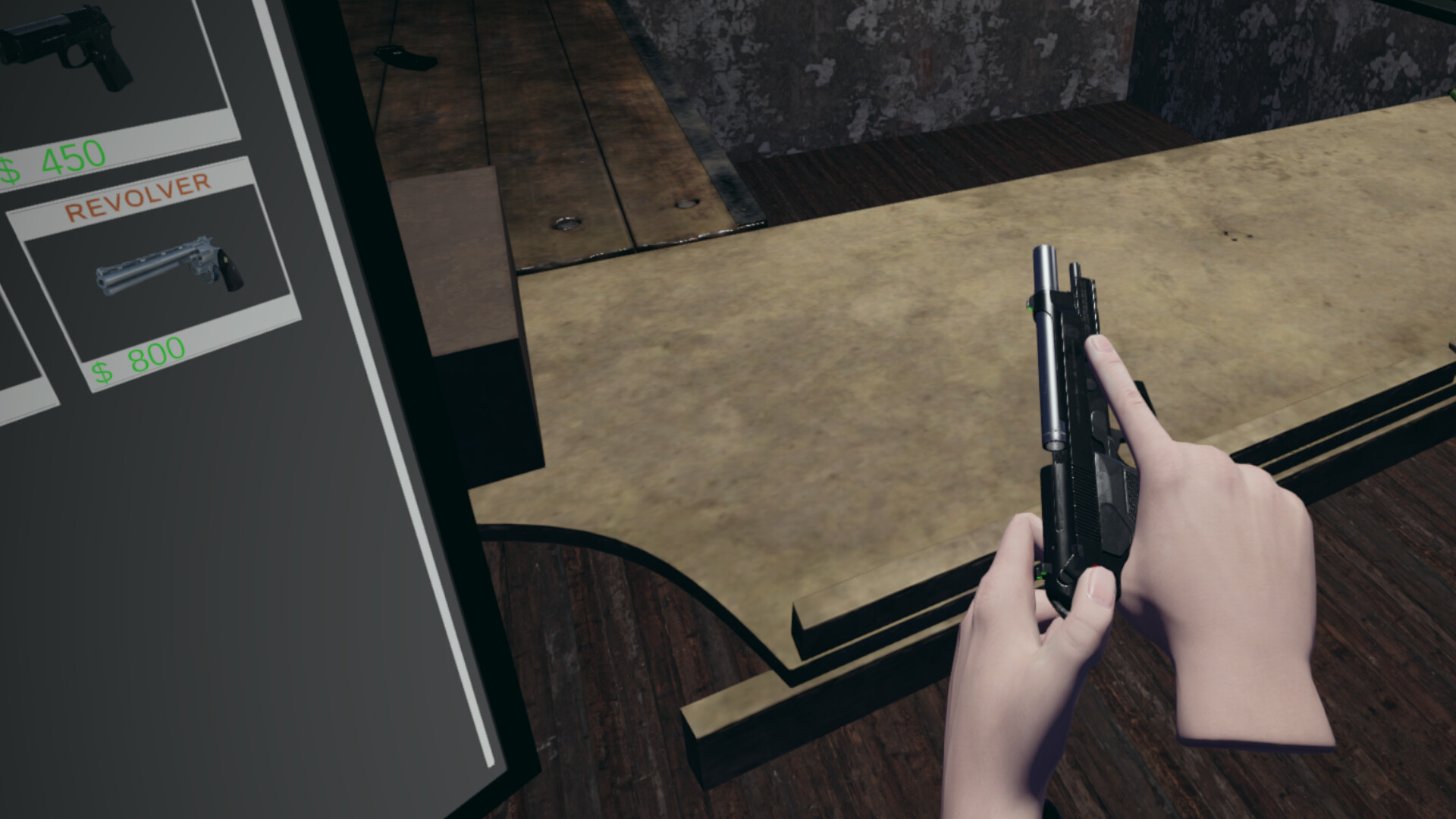Click the revolver's black grip in its shop image
Screen dimensions: 1456x819
pos(229,270)
